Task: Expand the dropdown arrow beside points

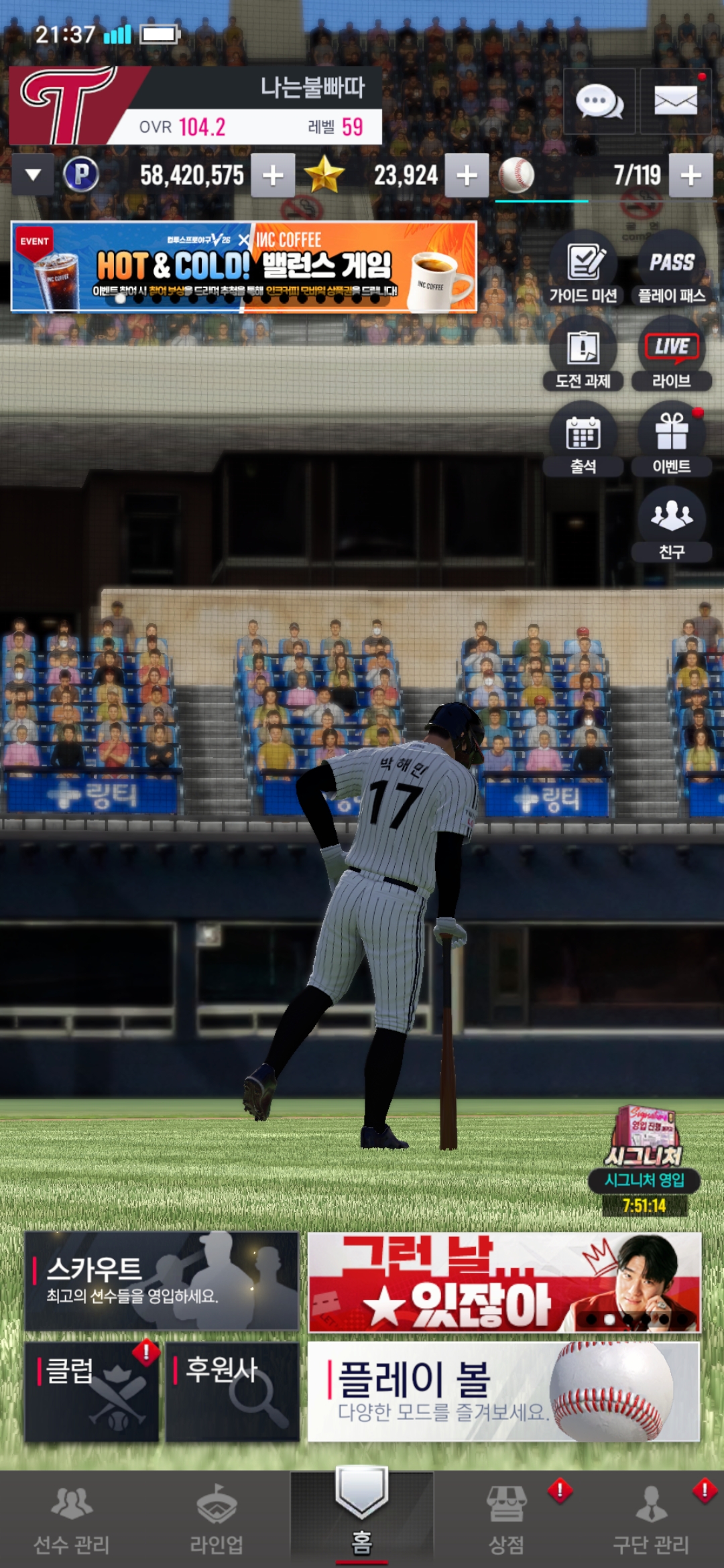Action: [33, 176]
